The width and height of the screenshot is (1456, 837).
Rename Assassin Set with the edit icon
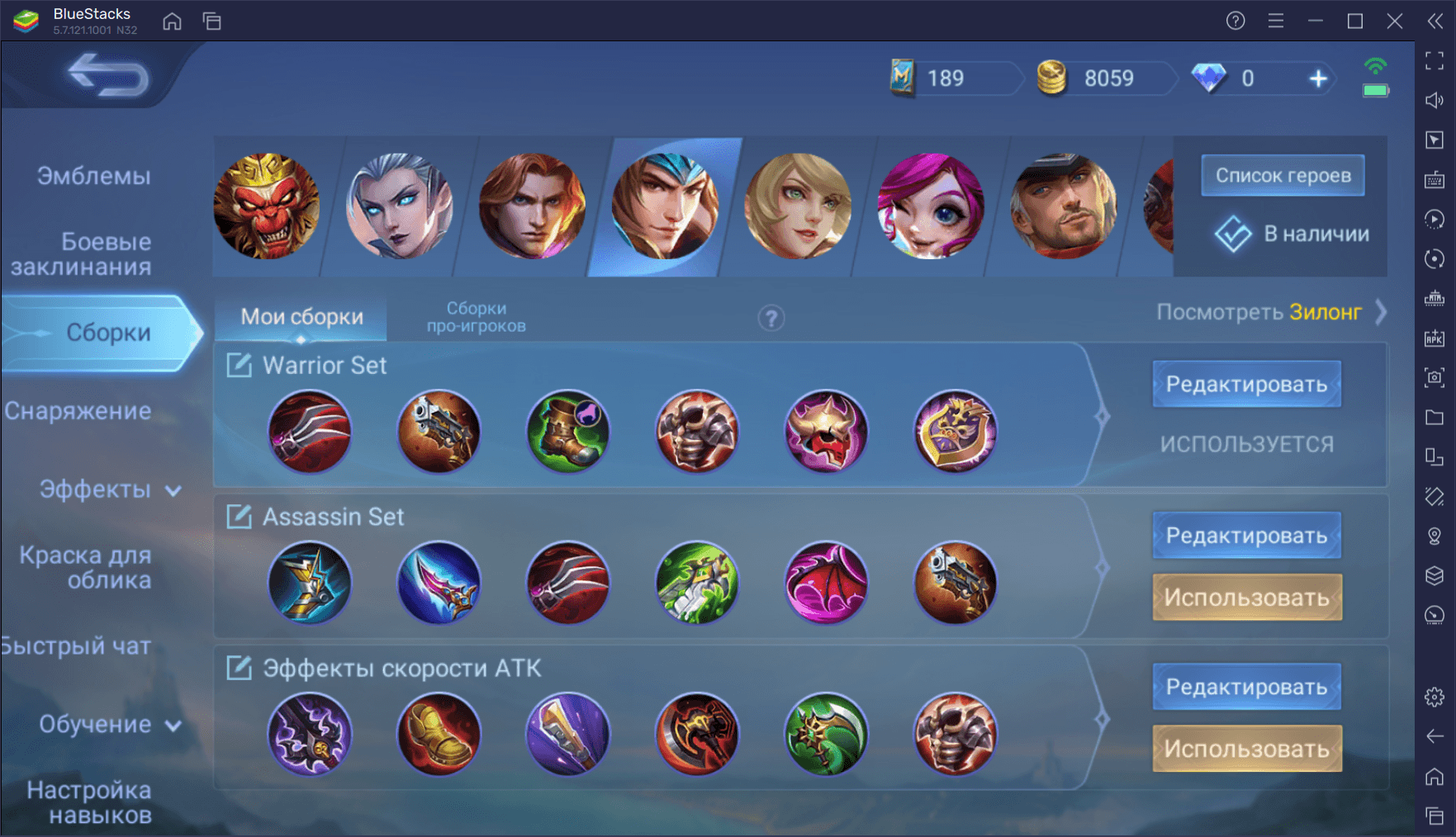click(x=239, y=517)
